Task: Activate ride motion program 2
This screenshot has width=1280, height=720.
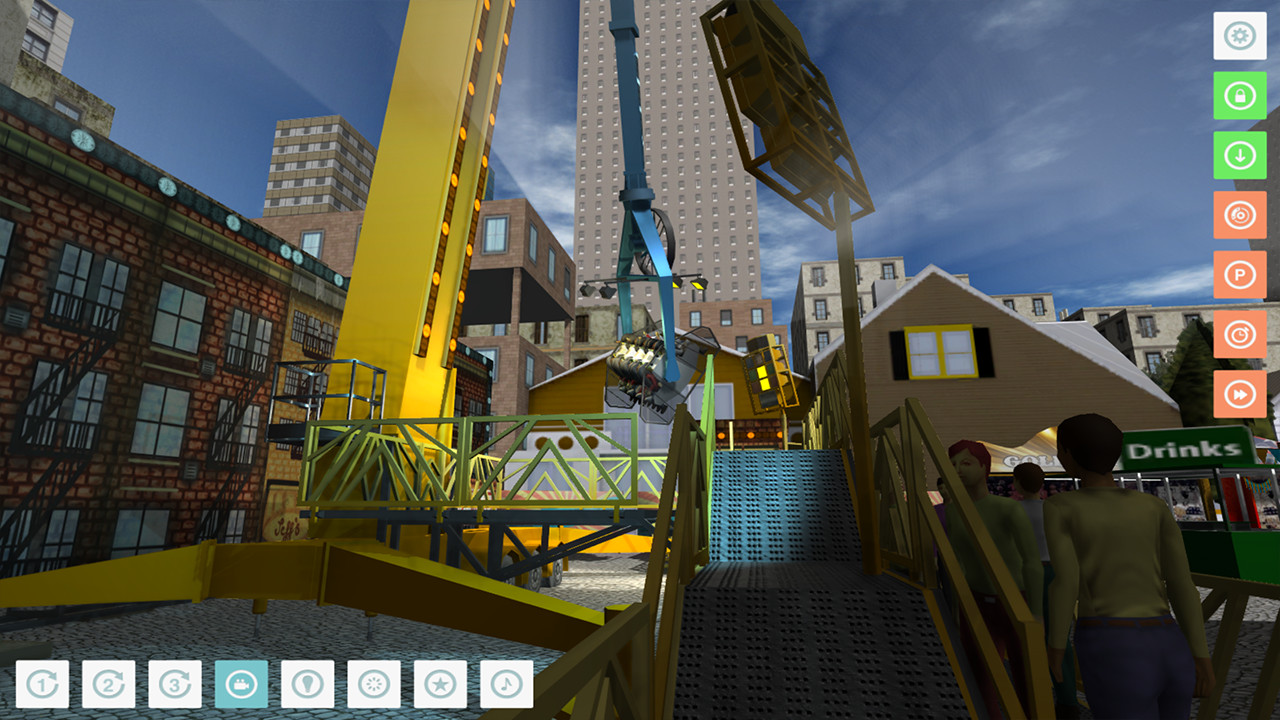Action: pyautogui.click(x=107, y=685)
